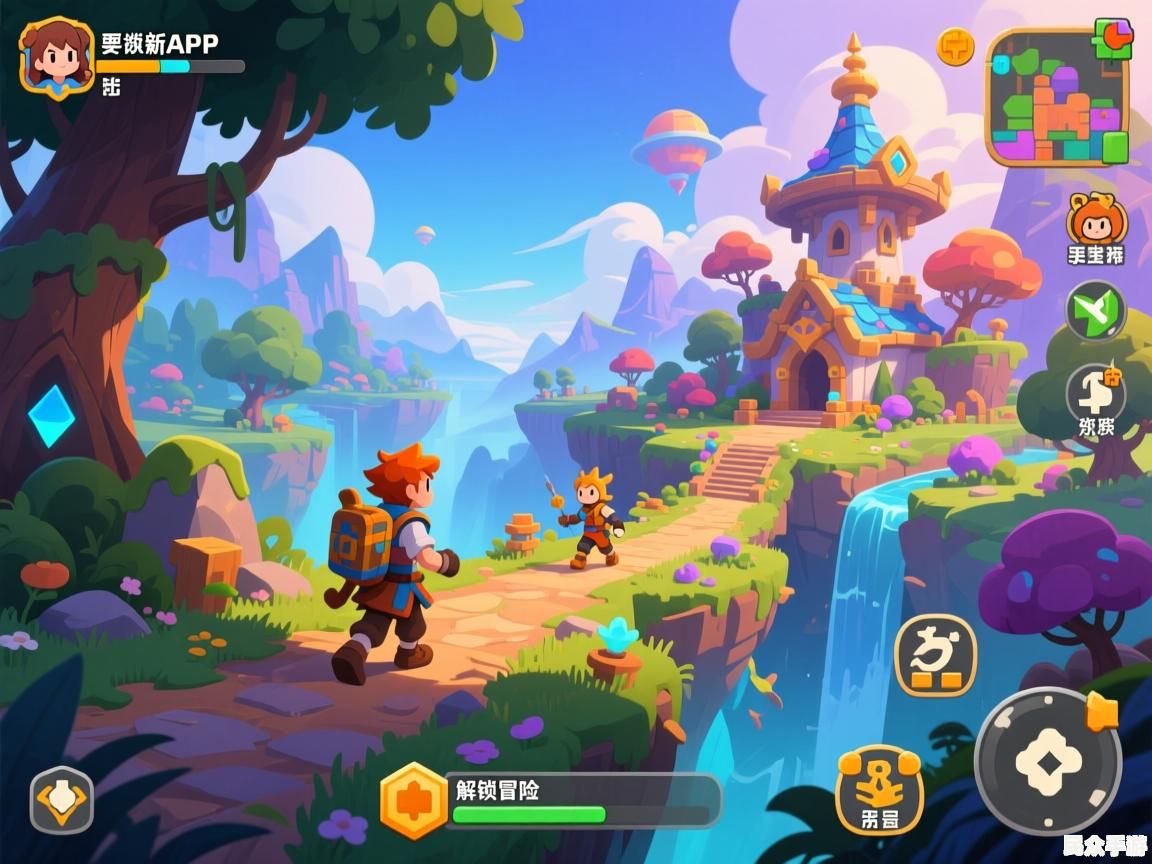Activate the green arrow round button
Viewport: 1152px width, 864px height.
pos(1096,311)
